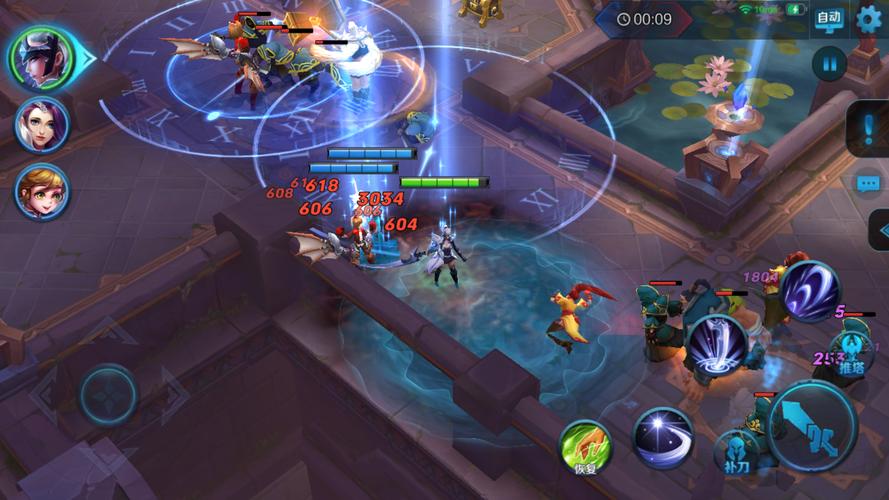Select the capped hero portrait with green ring

pyautogui.click(x=43, y=58)
